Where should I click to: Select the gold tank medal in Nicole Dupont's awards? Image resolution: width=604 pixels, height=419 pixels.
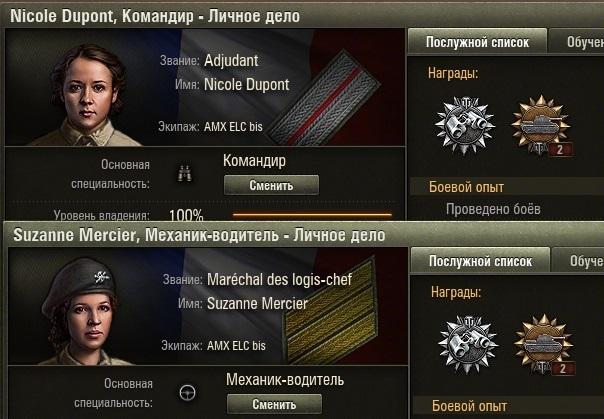click(540, 126)
